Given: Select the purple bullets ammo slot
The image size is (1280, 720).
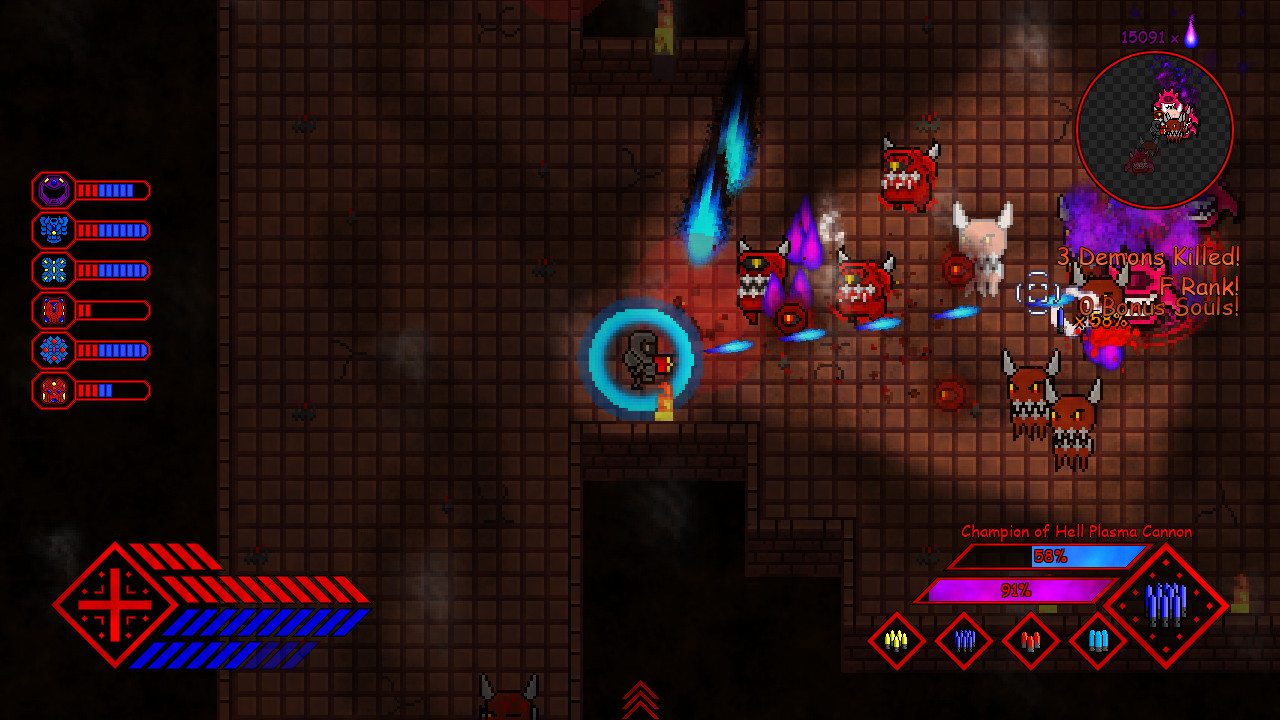Looking at the screenshot, I should [964, 641].
